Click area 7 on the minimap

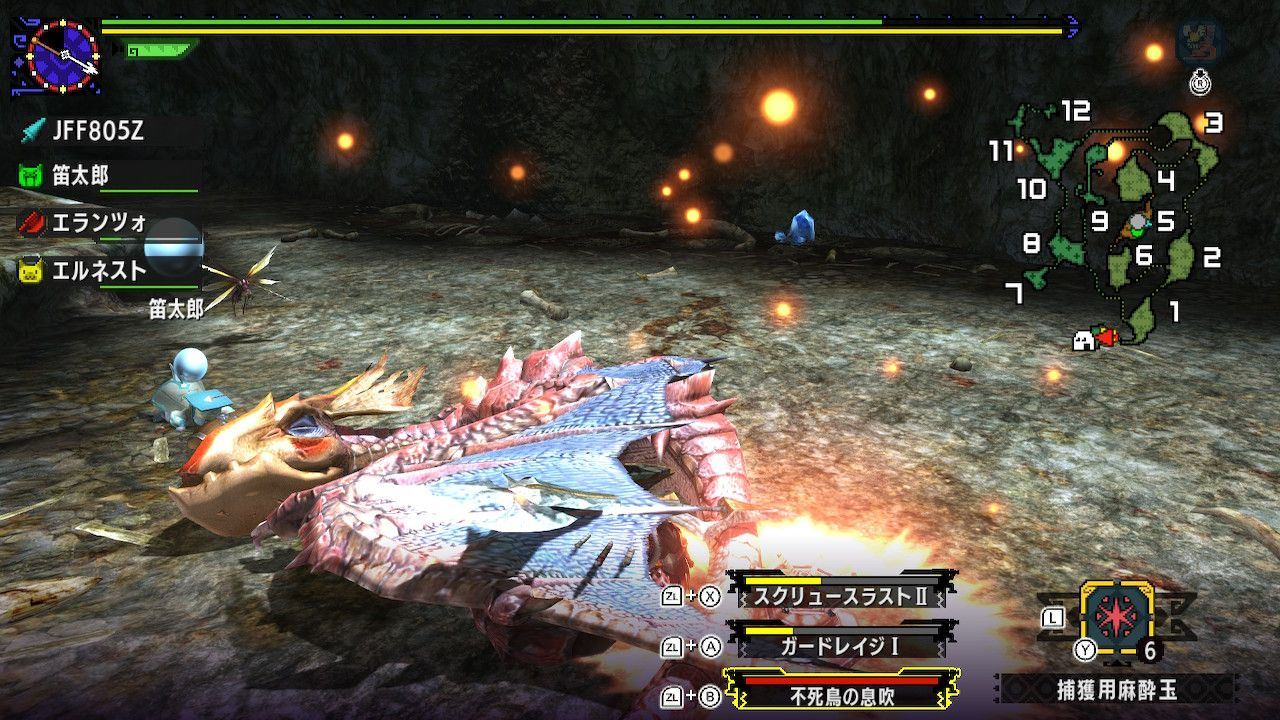[1014, 293]
